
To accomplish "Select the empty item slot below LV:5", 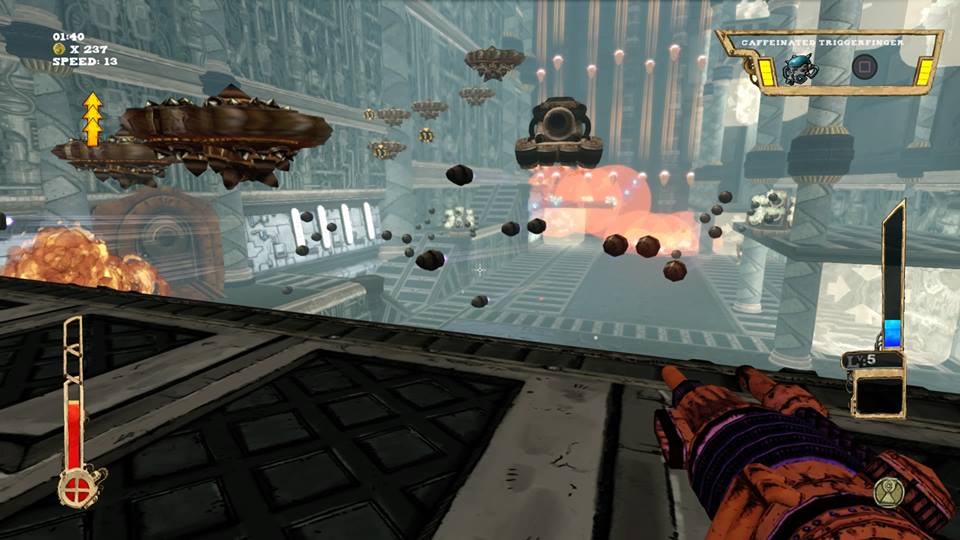I will [877, 394].
